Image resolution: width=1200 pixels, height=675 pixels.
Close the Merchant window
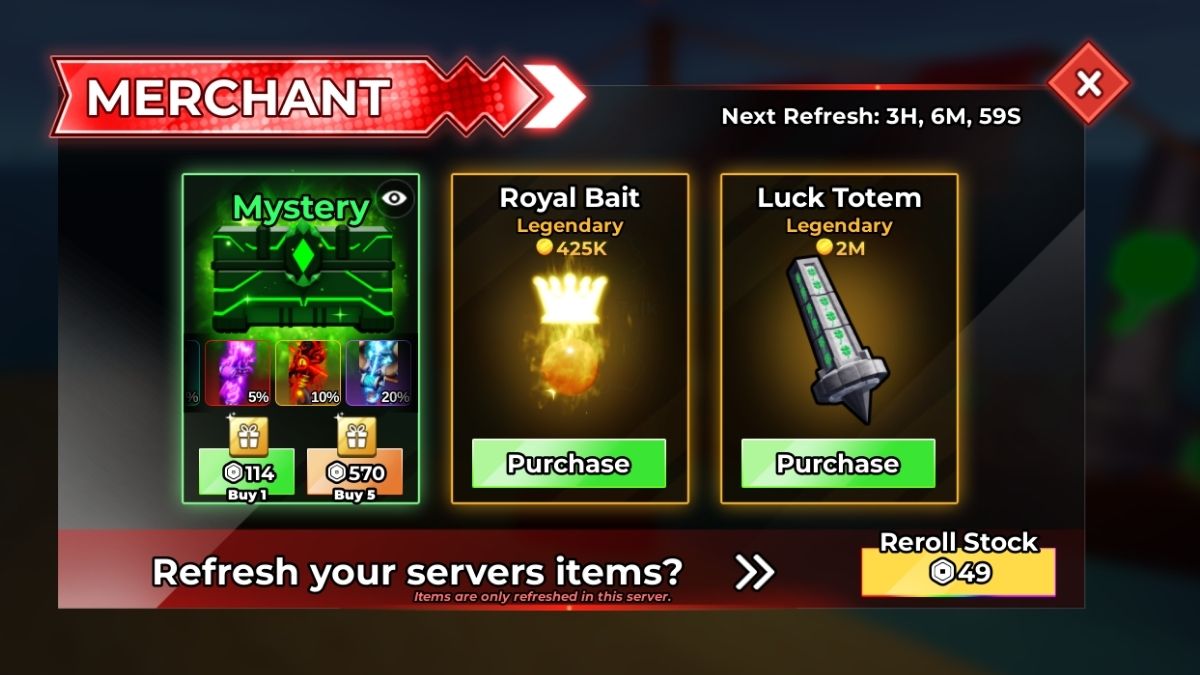pyautogui.click(x=1088, y=84)
